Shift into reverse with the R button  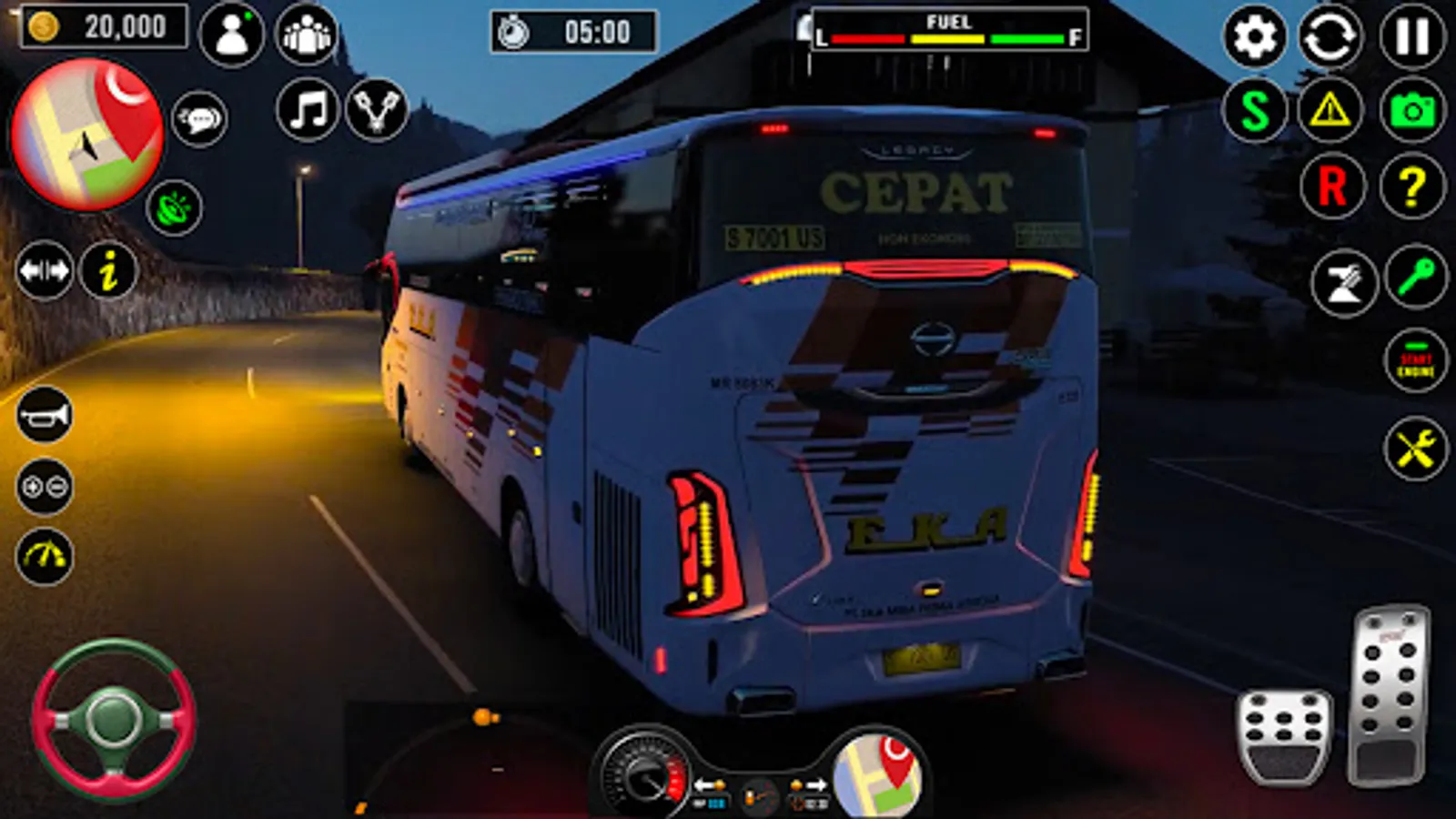click(x=1332, y=187)
